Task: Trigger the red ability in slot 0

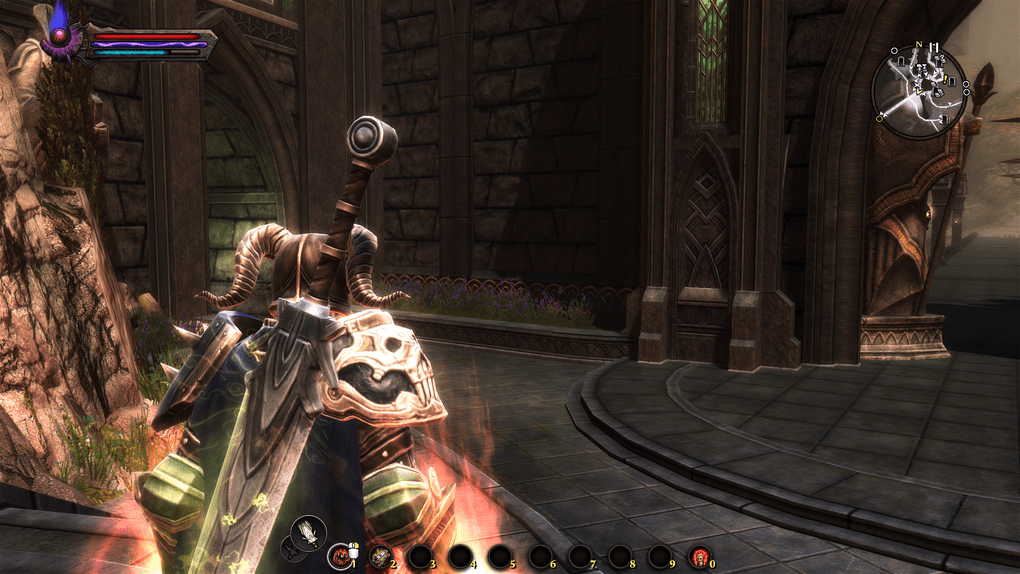Action: [x=699, y=556]
